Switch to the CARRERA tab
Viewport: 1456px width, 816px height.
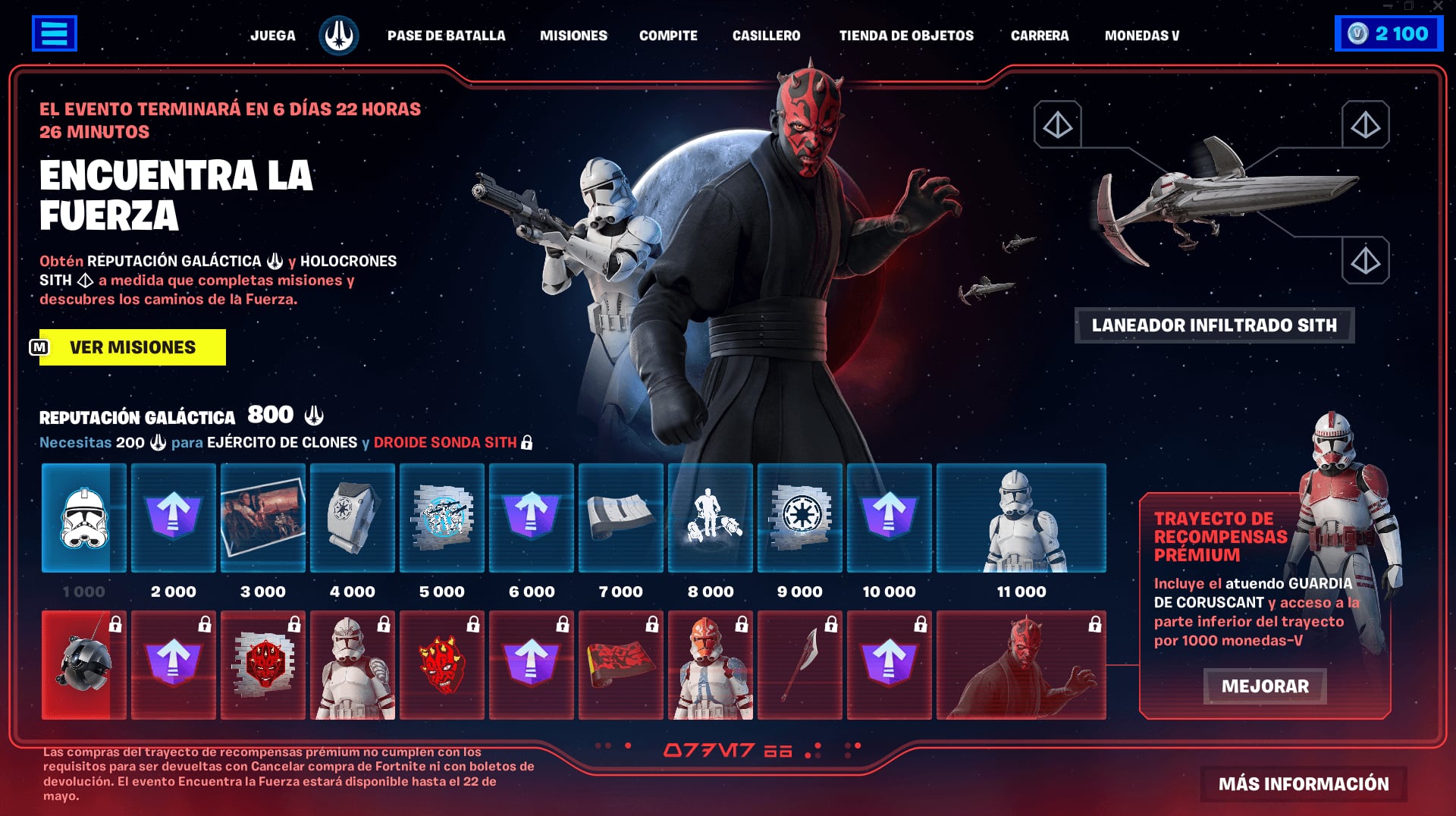[1040, 36]
